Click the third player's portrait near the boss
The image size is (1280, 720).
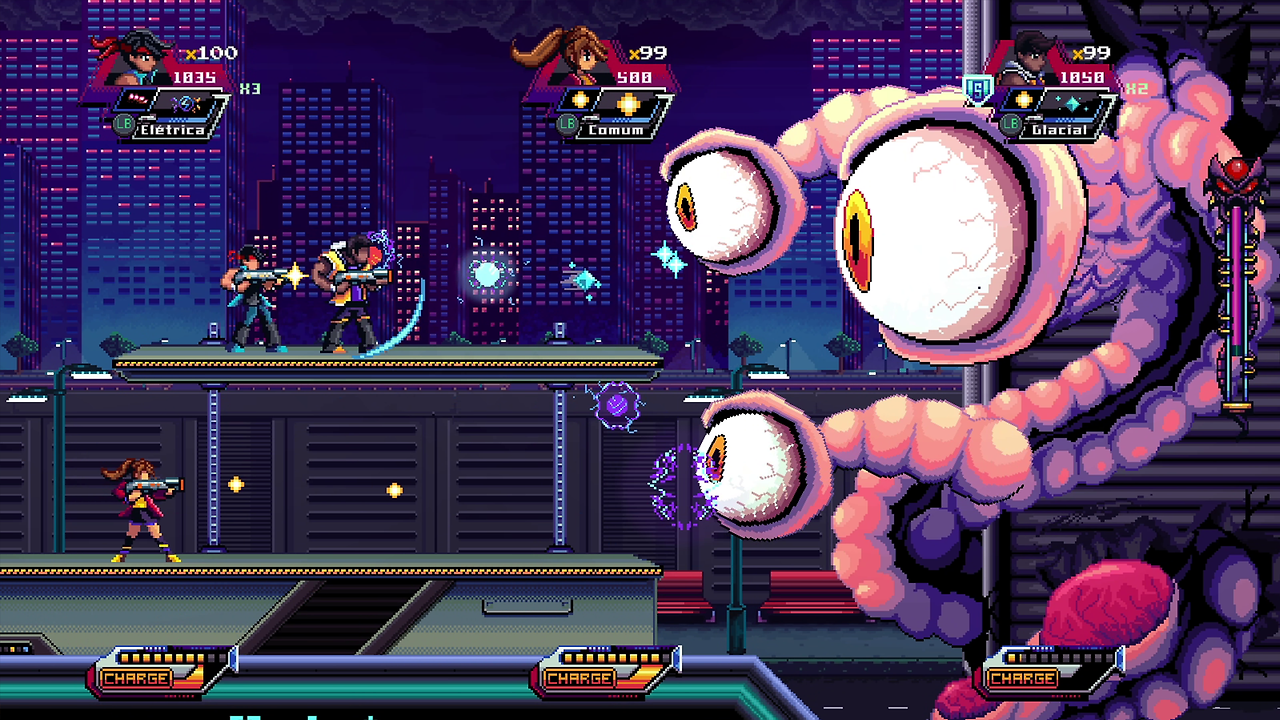pyautogui.click(x=1033, y=57)
